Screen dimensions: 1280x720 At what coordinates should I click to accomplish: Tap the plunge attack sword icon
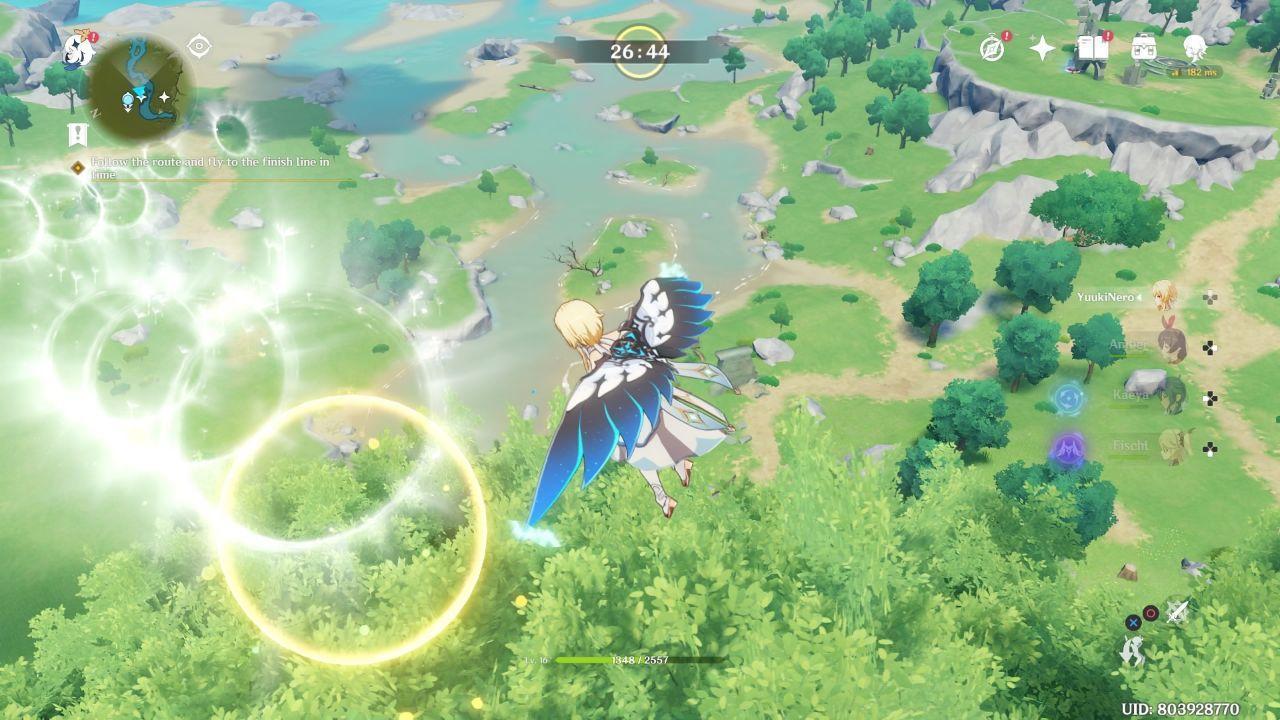pyautogui.click(x=1177, y=611)
